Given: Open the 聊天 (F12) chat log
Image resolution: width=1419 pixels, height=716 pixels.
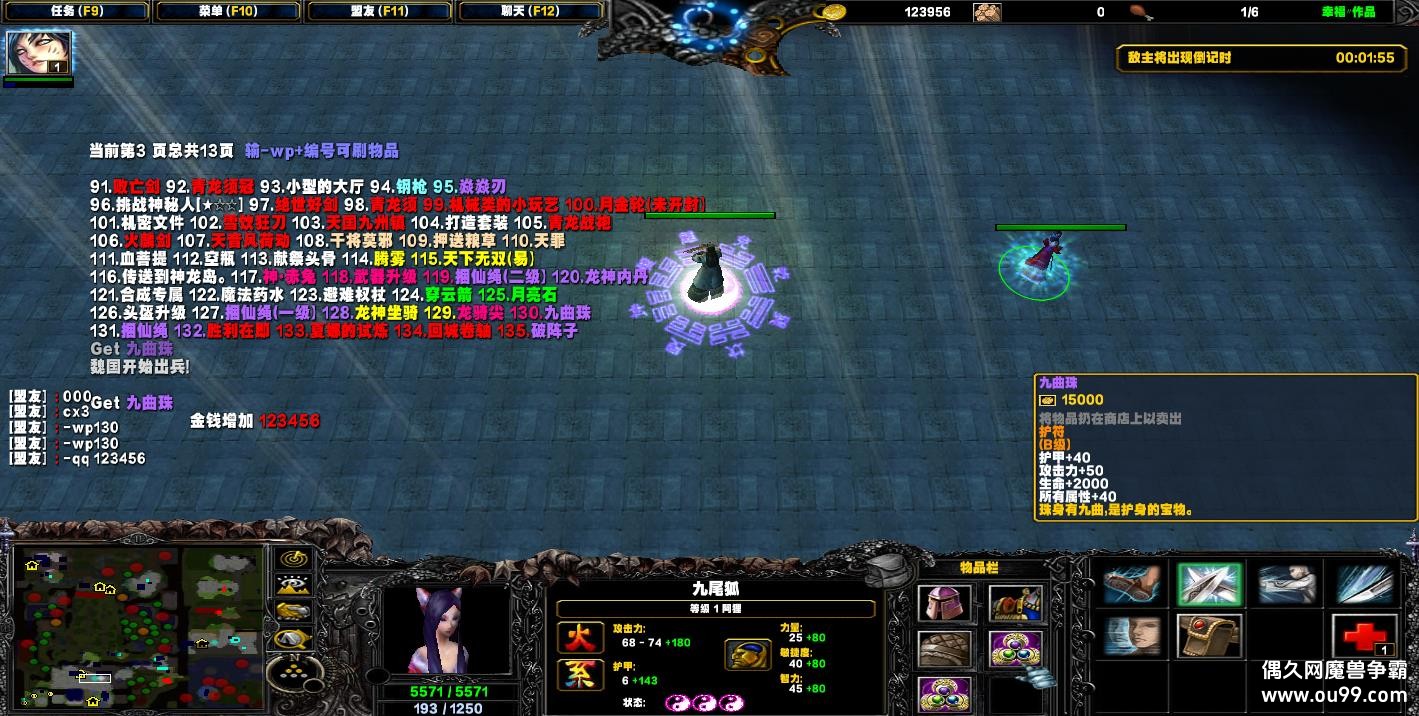Looking at the screenshot, I should tap(531, 12).
